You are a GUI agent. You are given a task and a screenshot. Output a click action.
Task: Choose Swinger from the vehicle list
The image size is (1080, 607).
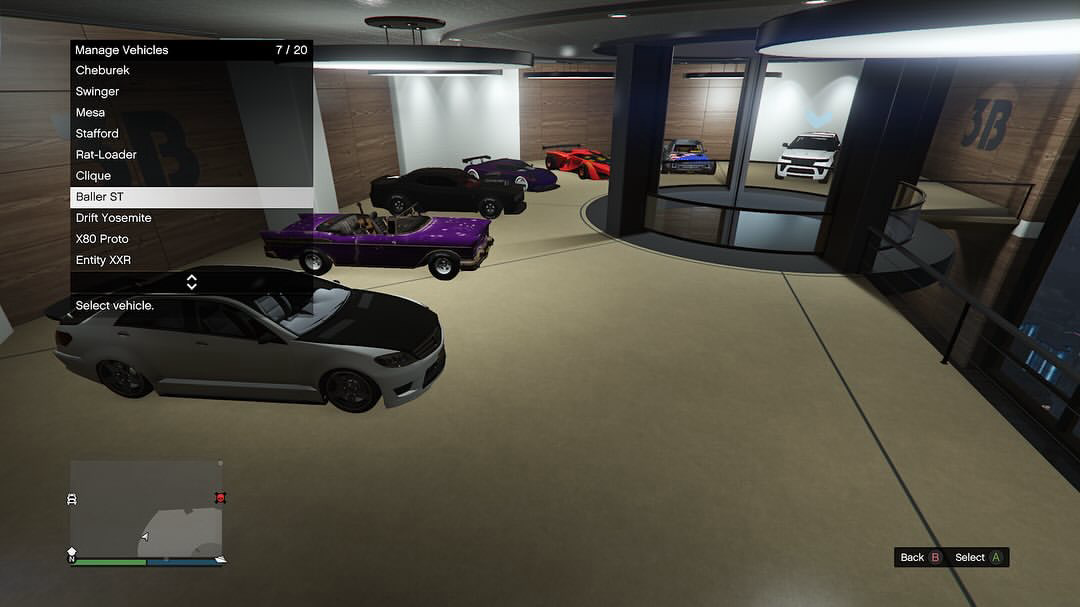(x=191, y=92)
